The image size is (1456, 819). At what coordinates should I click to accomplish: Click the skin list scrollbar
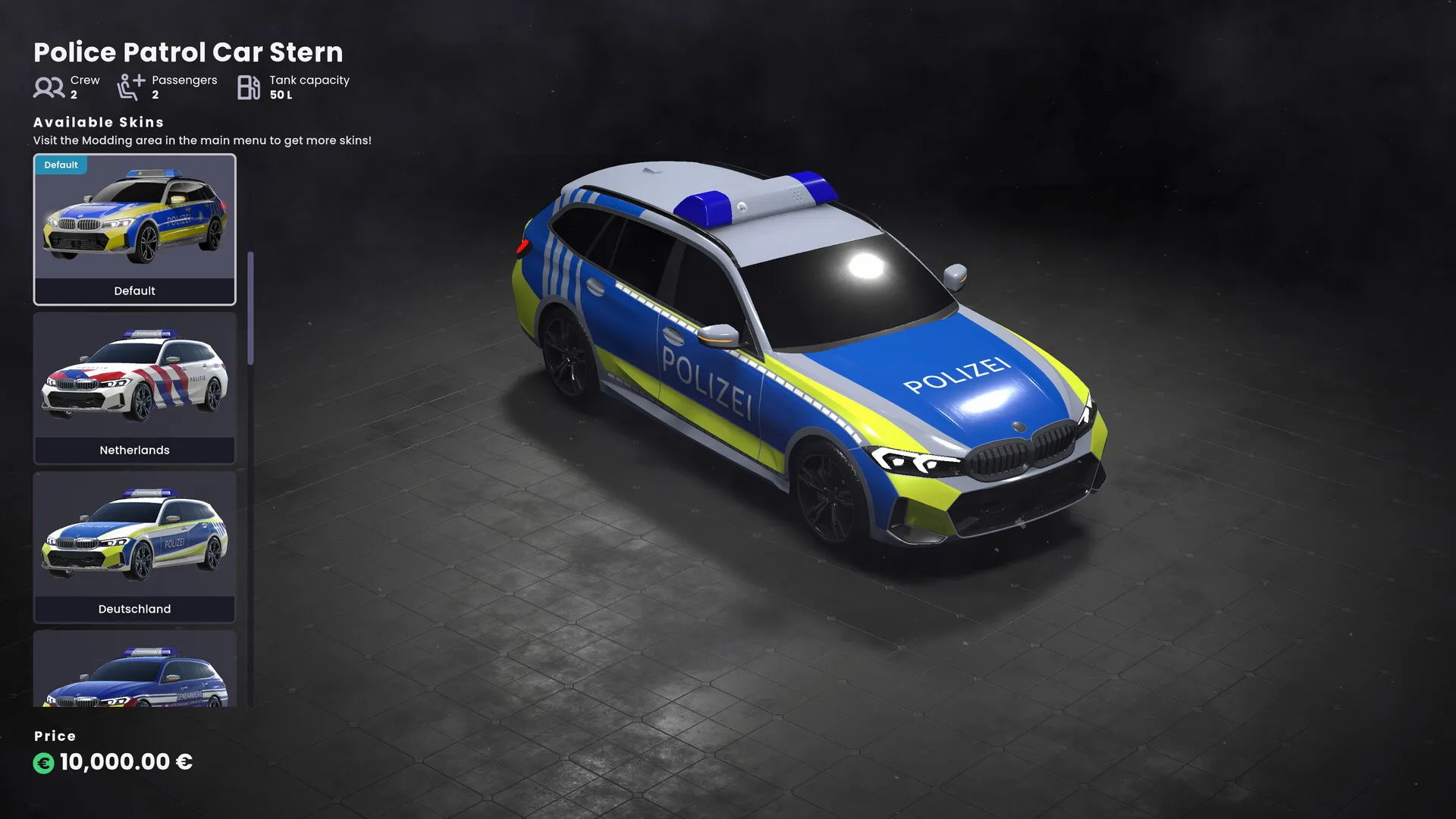click(x=250, y=309)
